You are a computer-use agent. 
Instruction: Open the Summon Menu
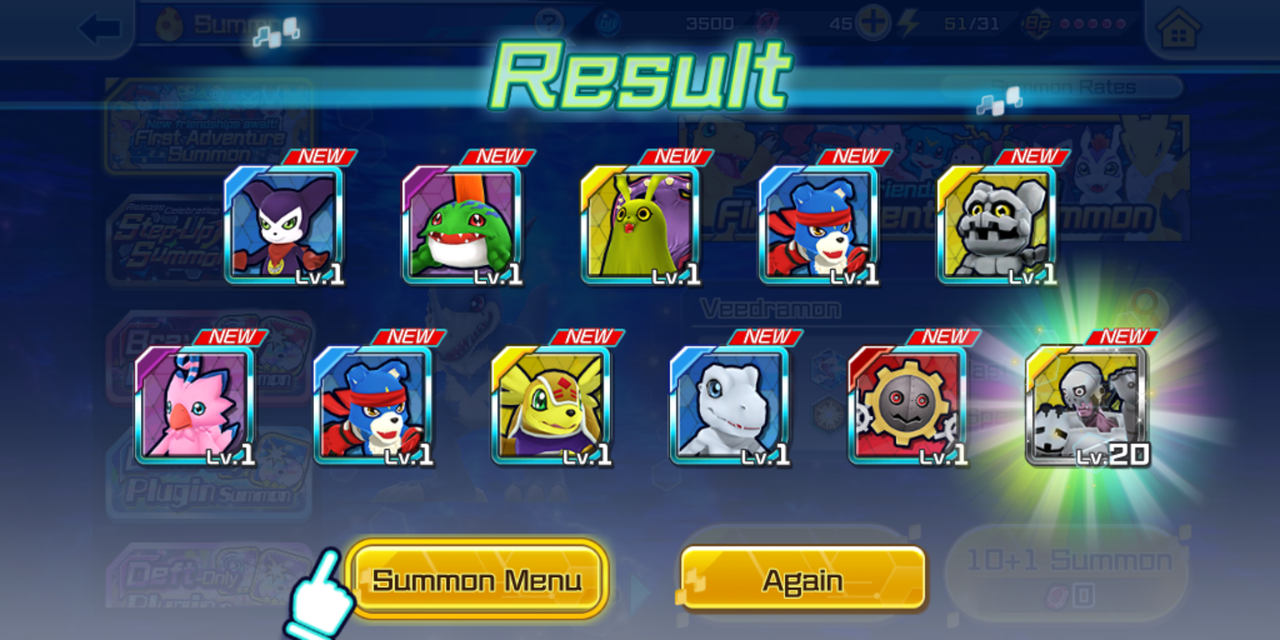477,579
